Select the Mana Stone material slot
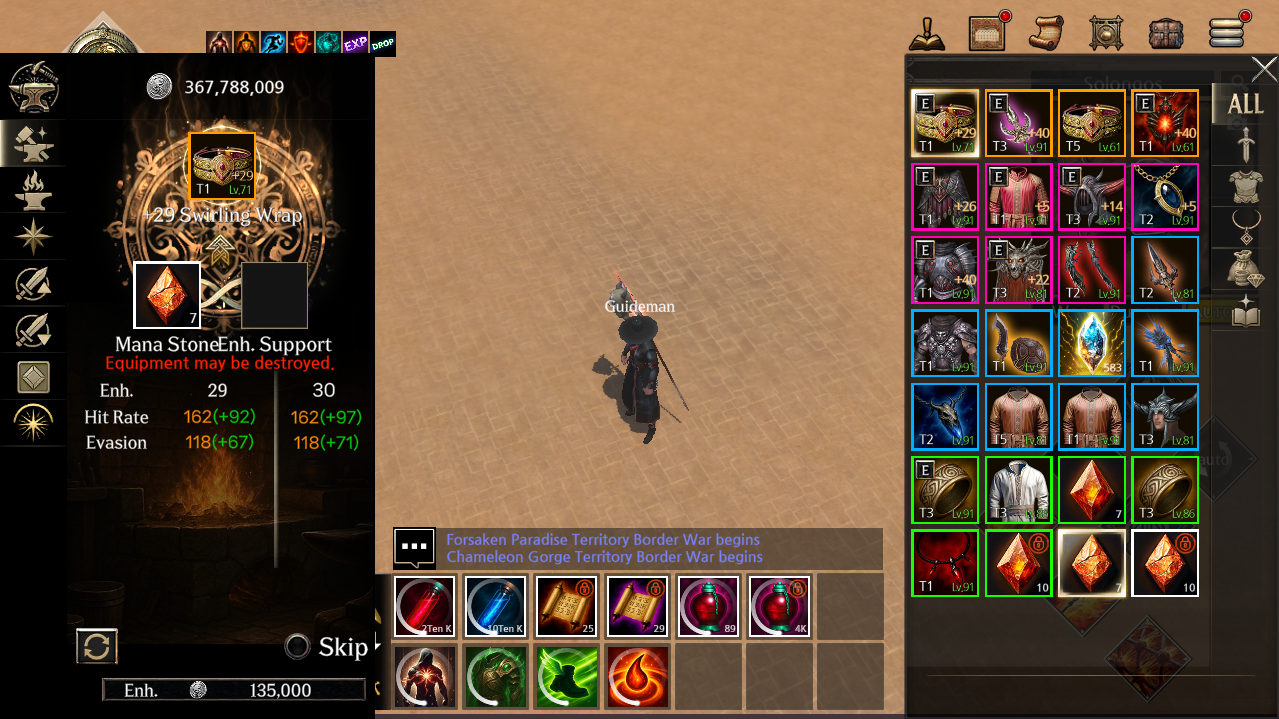Image resolution: width=1279 pixels, height=719 pixels. [x=167, y=295]
